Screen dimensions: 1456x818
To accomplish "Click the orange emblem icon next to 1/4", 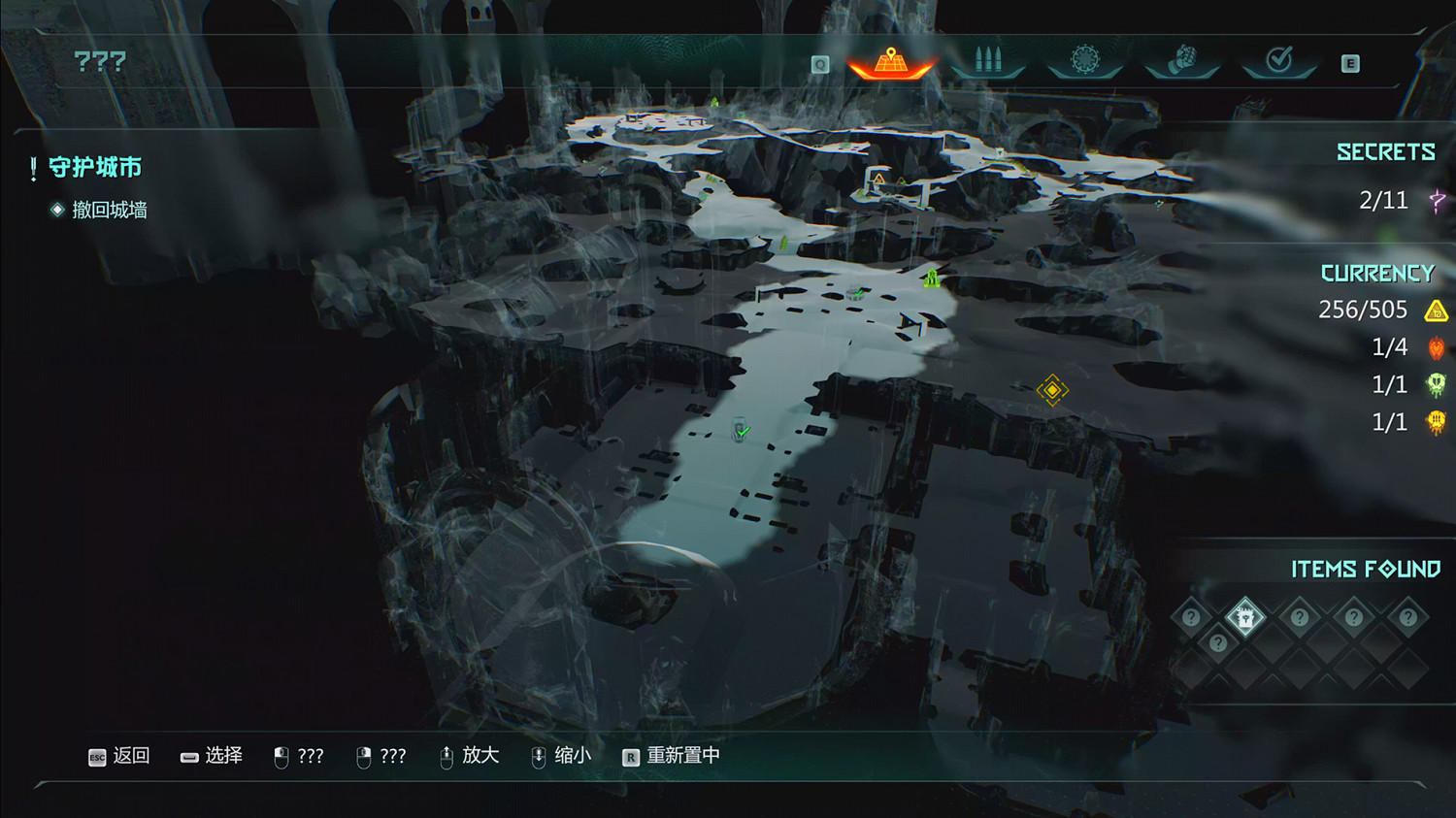I will pos(1435,346).
